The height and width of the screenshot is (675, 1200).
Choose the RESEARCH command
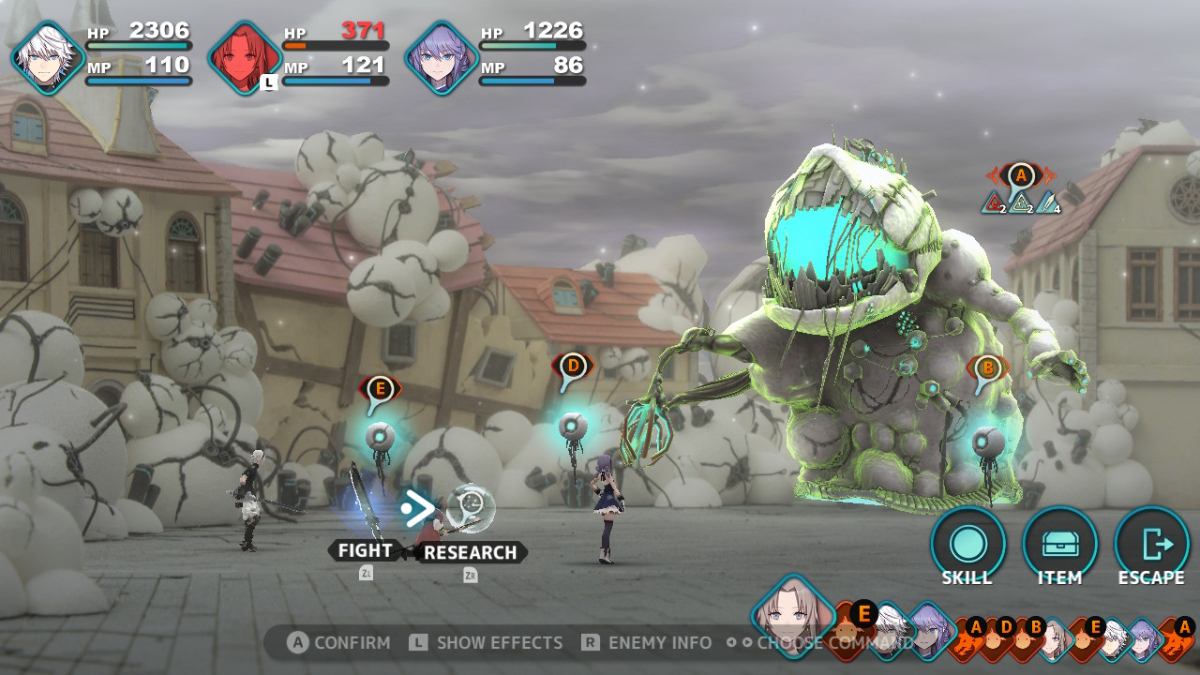pos(470,552)
